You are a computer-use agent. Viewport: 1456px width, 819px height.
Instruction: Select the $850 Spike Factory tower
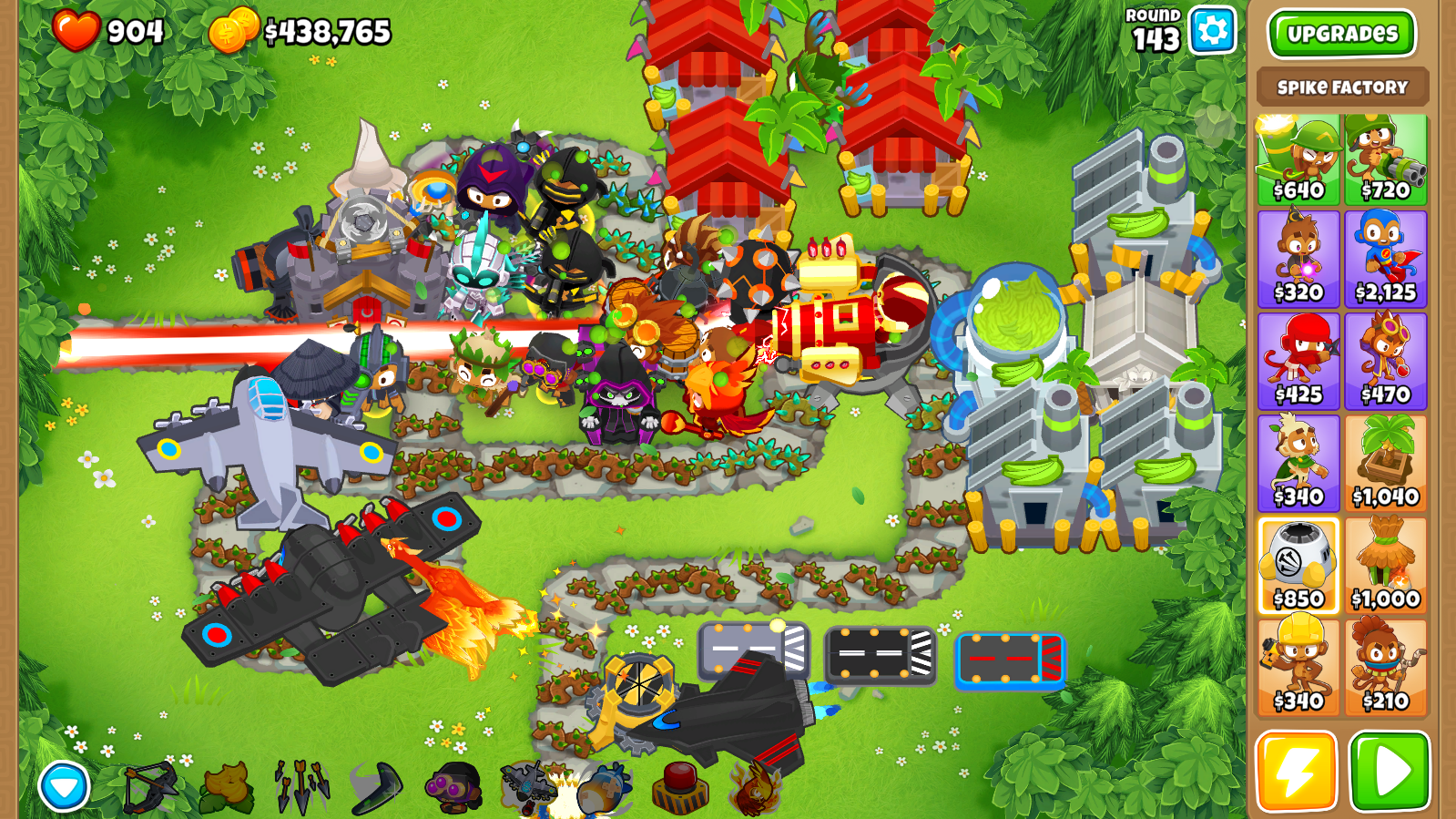(1298, 566)
